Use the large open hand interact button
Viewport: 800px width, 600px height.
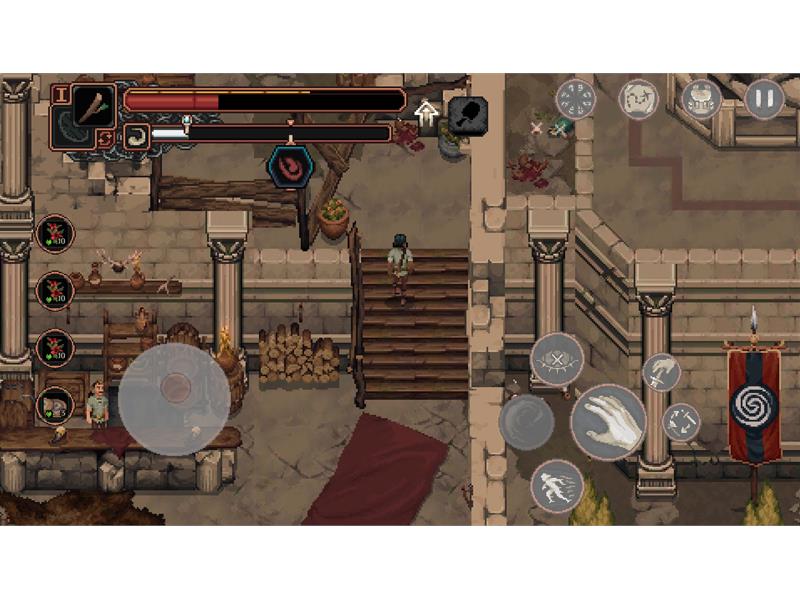pos(607,421)
